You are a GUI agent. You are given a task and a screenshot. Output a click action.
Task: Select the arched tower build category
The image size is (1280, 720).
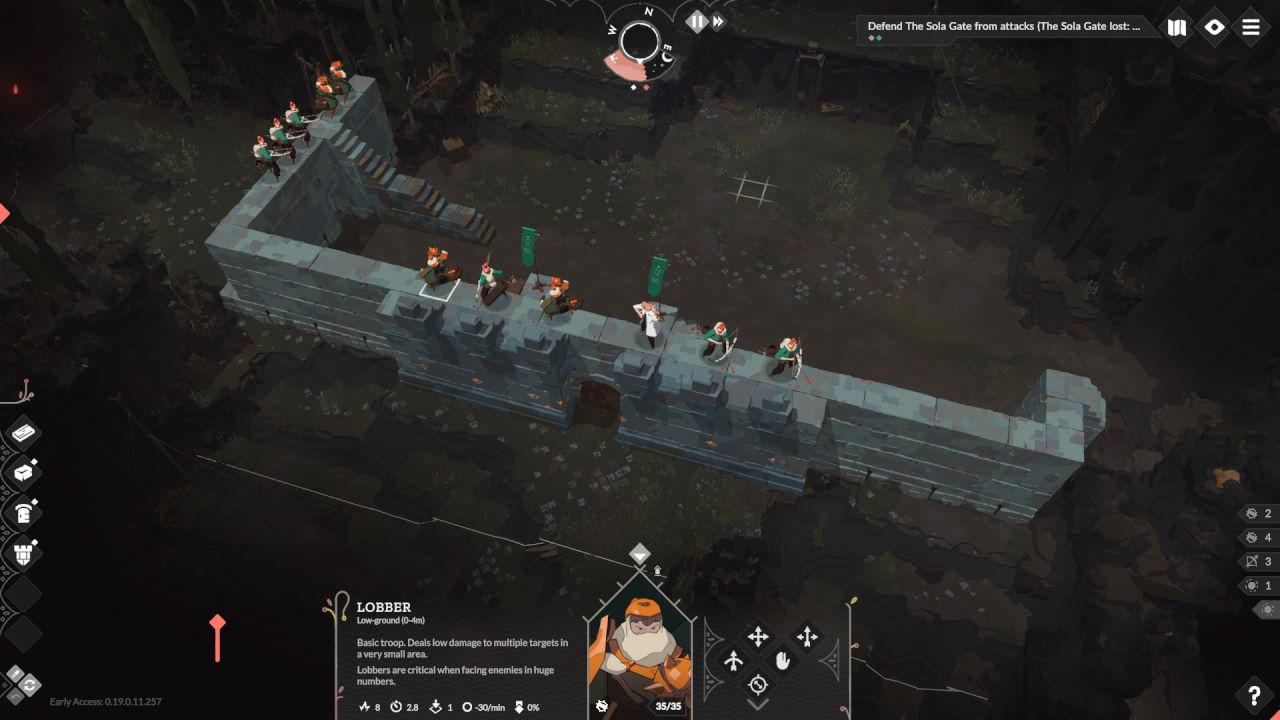(x=23, y=512)
